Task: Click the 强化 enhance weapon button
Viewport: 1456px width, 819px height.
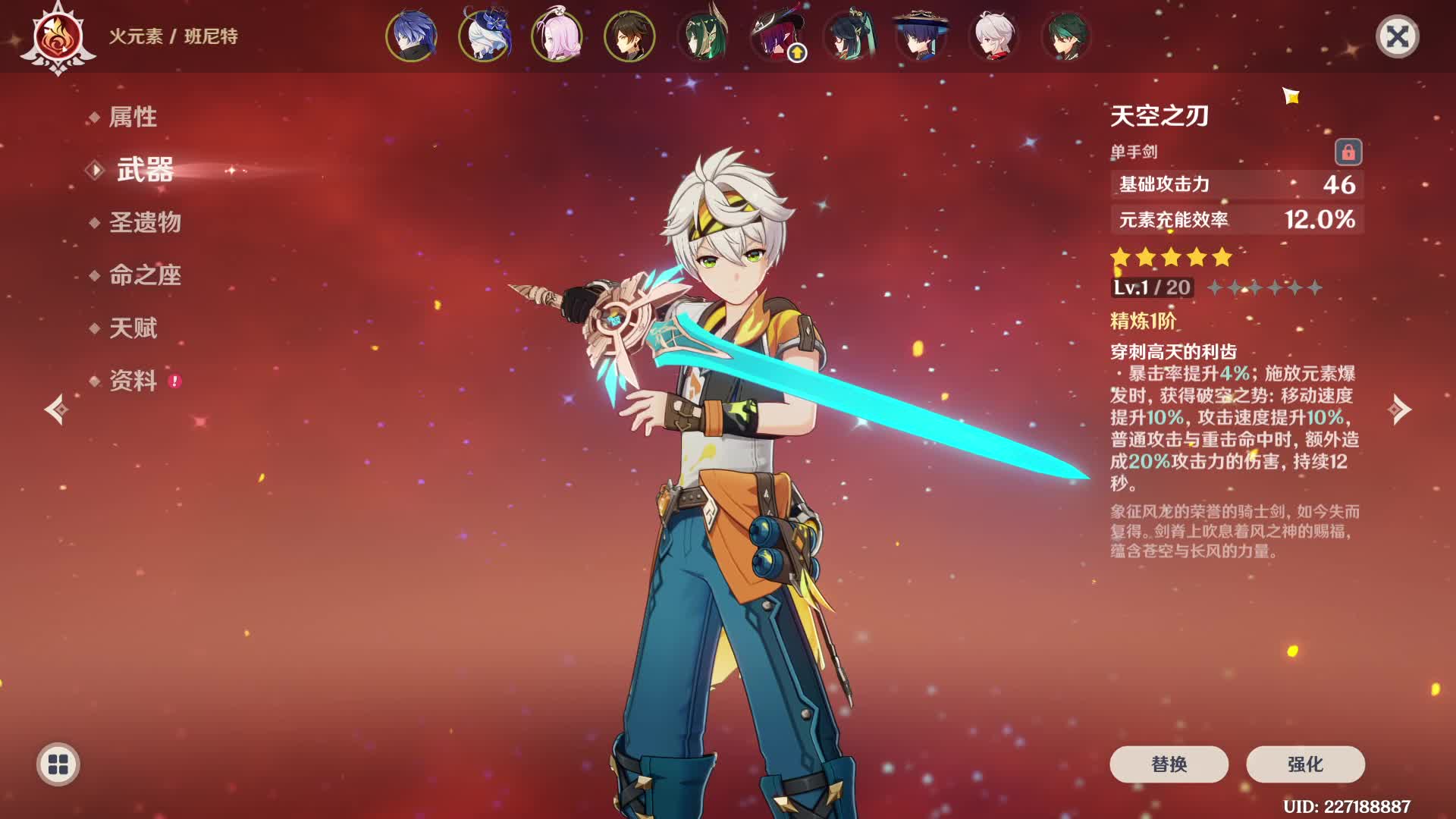Action: [x=1305, y=764]
